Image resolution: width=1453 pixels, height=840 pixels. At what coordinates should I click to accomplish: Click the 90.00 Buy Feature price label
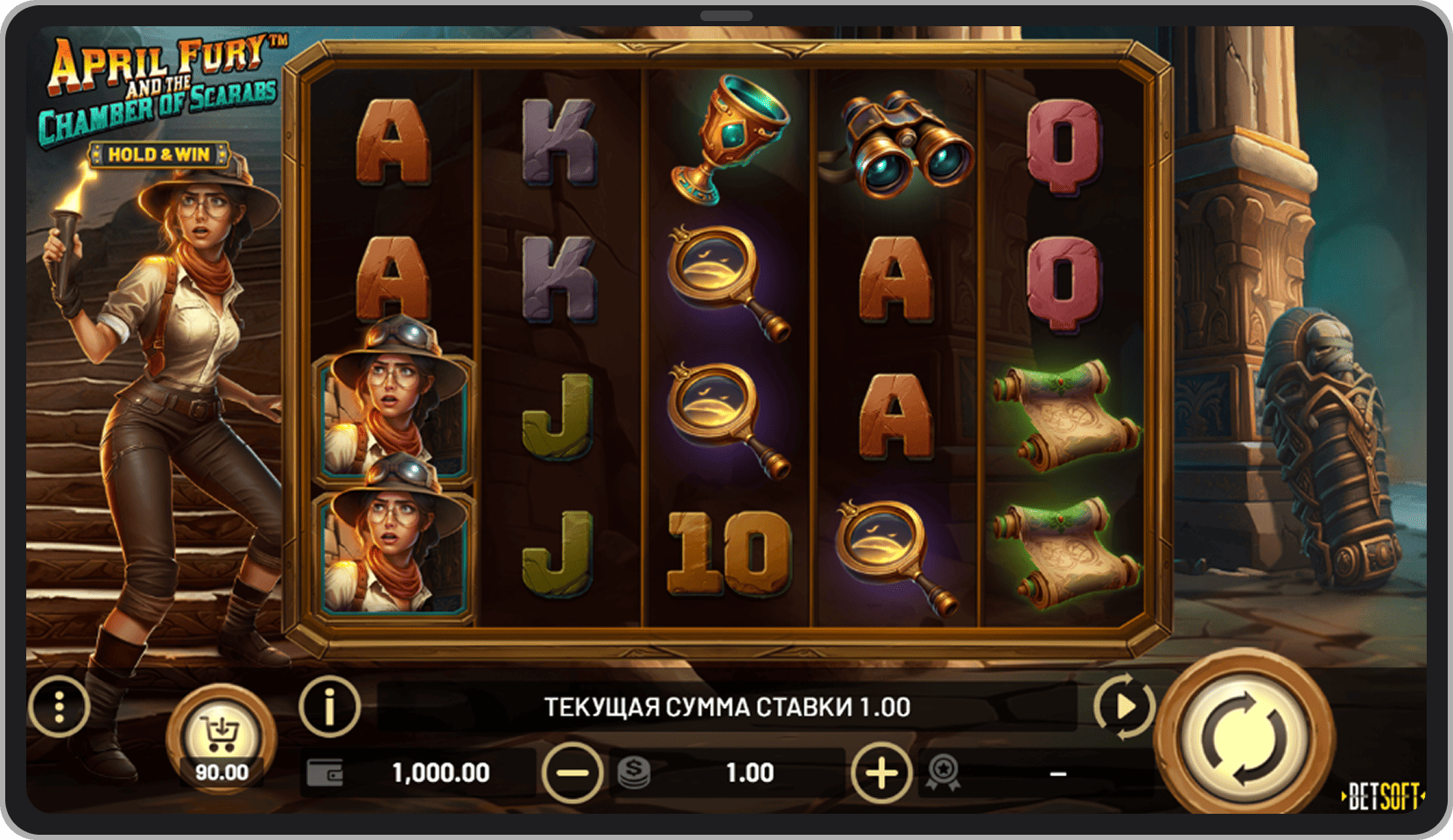(x=221, y=773)
